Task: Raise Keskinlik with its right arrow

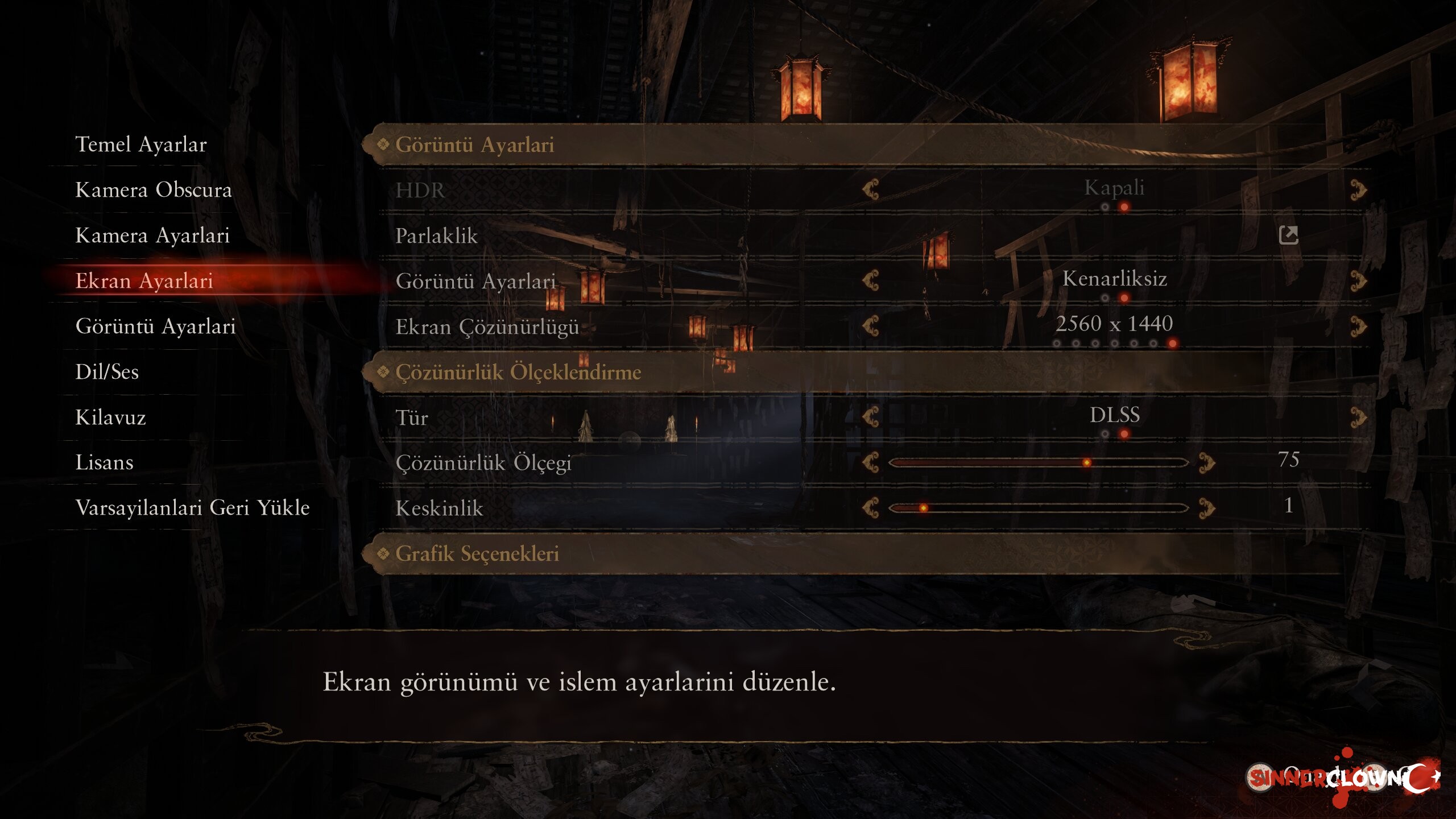Action: click(1207, 508)
